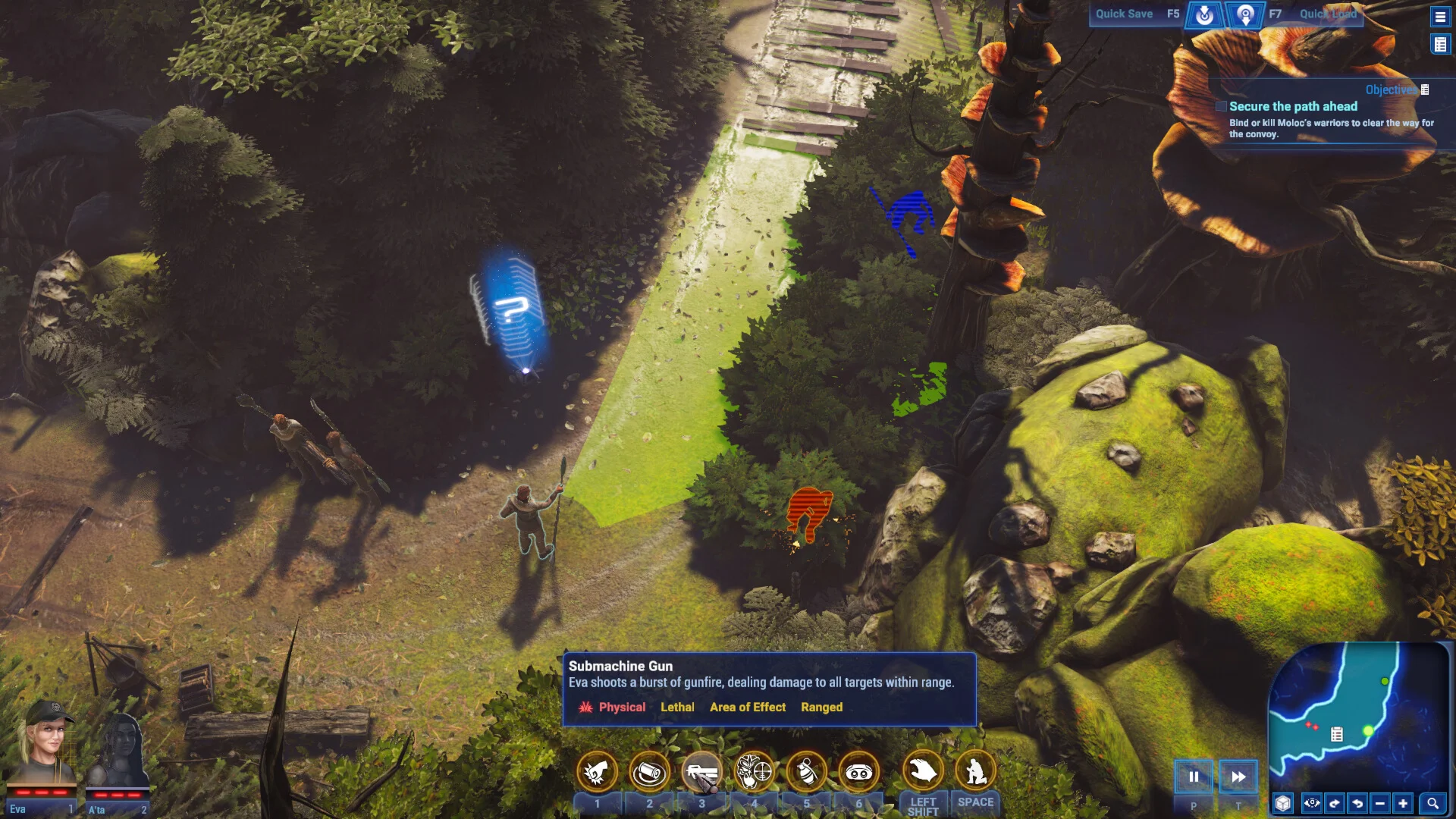Choose the grenade ability
This screenshot has height=819, width=1456.
[x=807, y=772]
